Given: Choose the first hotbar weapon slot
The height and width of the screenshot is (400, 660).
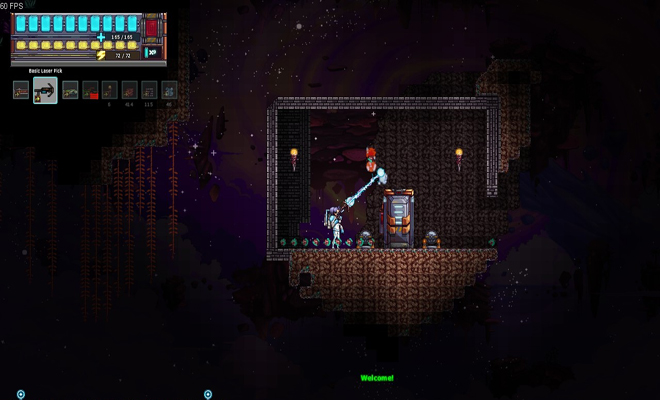Looking at the screenshot, I should point(21,90).
